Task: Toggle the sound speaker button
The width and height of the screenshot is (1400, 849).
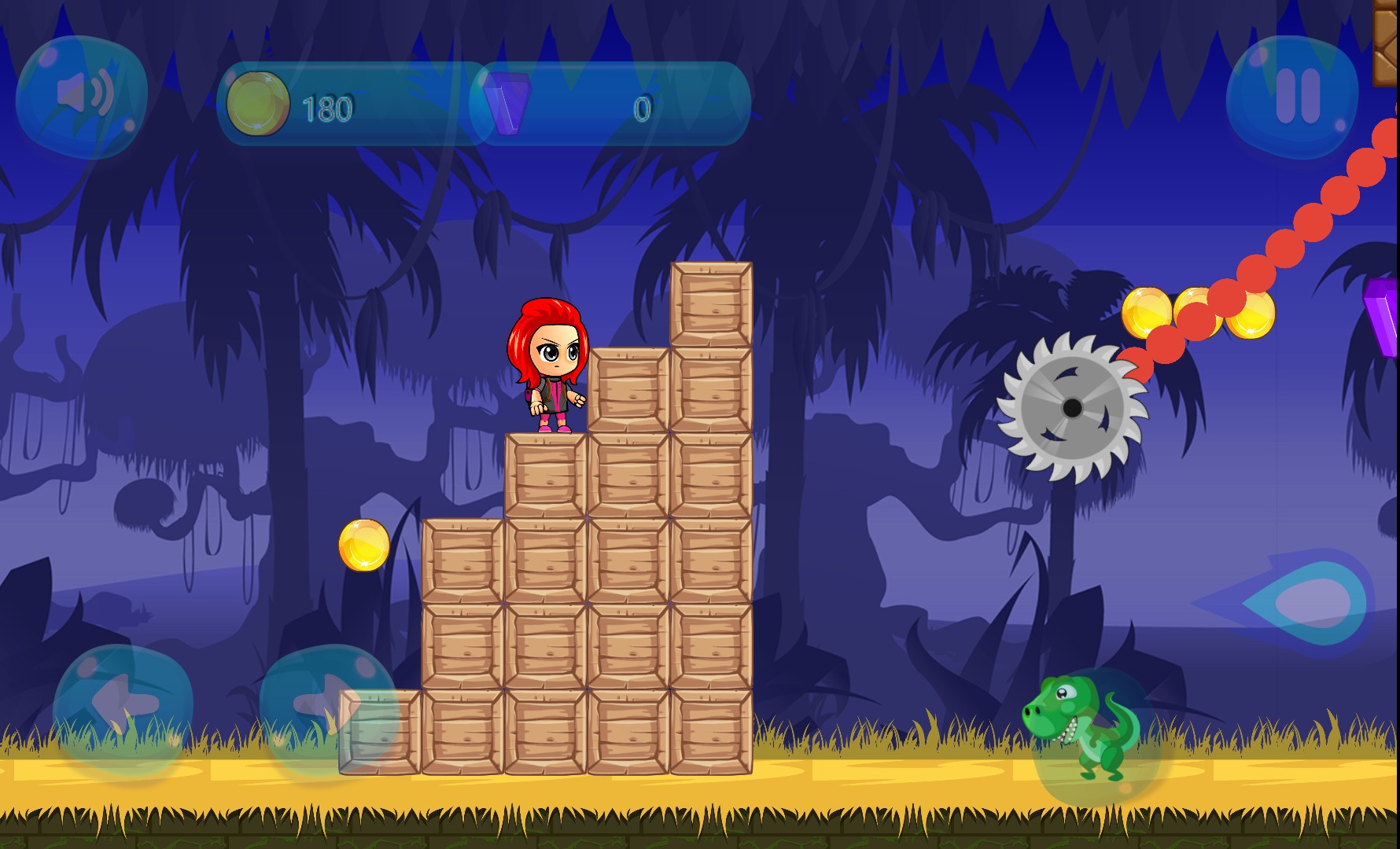Action: 82,96
